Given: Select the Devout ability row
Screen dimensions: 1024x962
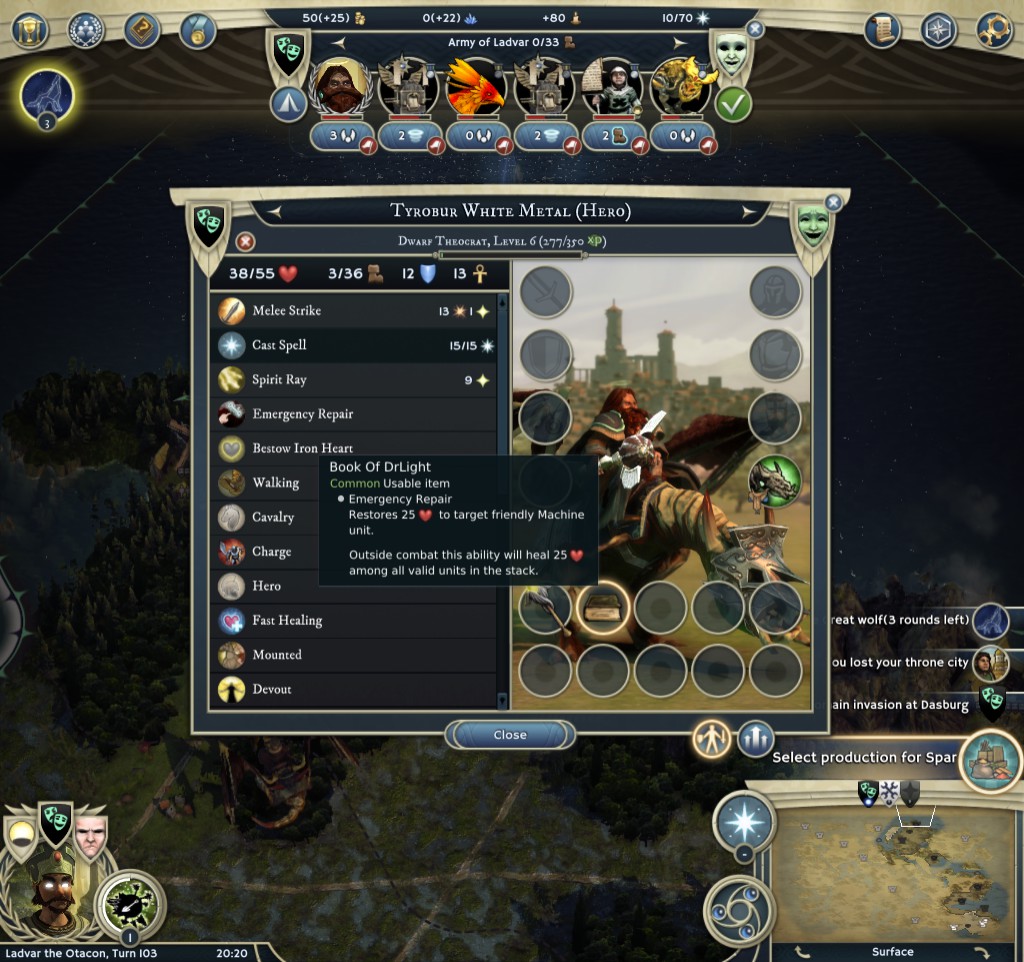Looking at the screenshot, I should pos(355,689).
